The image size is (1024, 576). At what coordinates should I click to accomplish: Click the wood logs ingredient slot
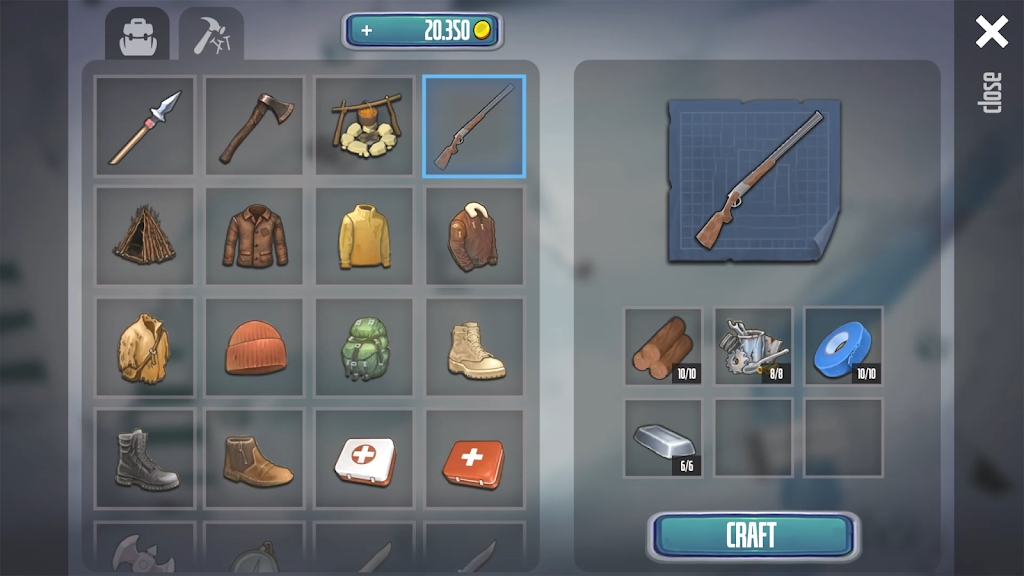click(663, 346)
